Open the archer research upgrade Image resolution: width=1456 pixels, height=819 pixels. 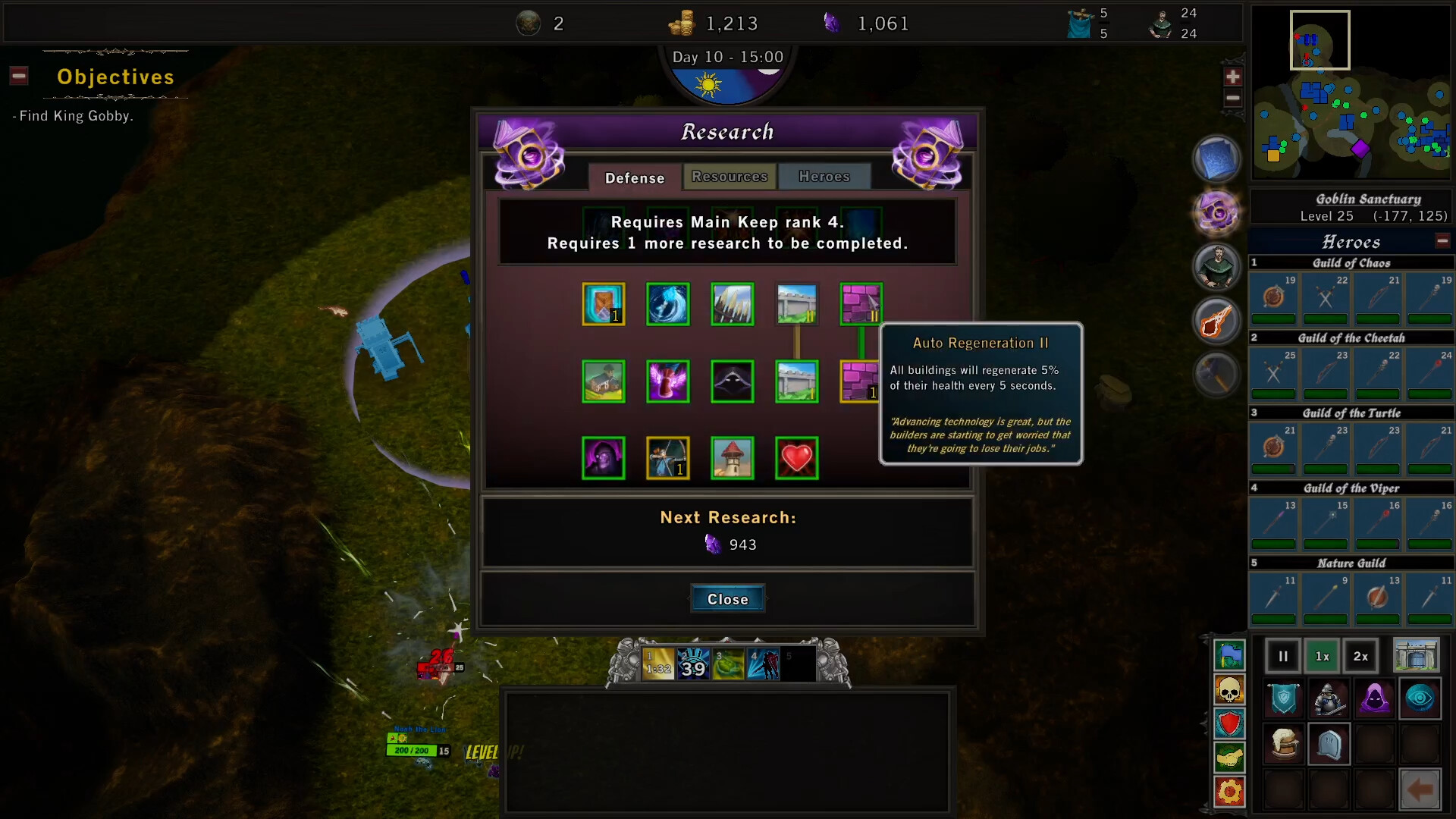(x=667, y=457)
